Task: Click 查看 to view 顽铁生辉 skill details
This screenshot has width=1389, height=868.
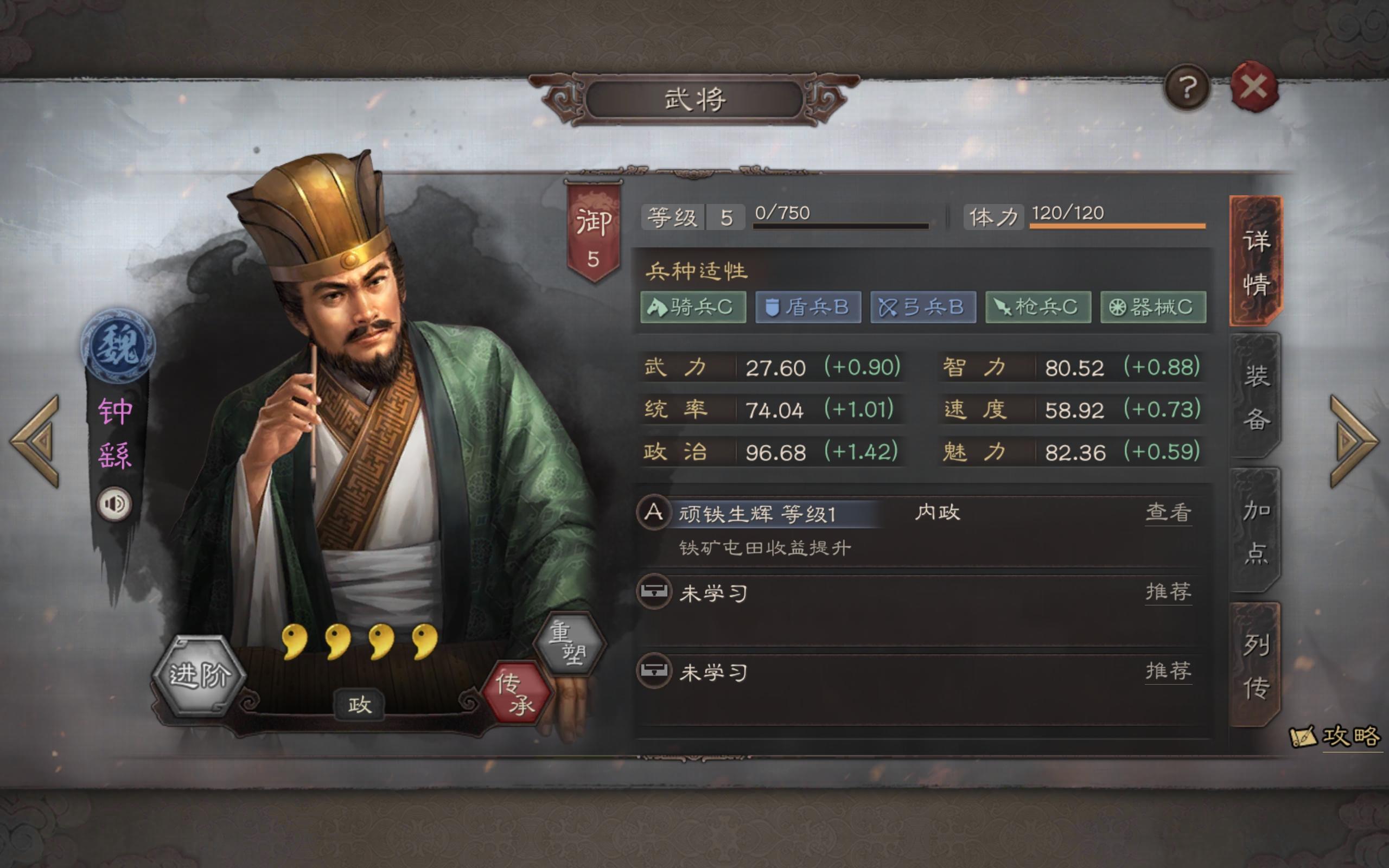Action: coord(1169,513)
